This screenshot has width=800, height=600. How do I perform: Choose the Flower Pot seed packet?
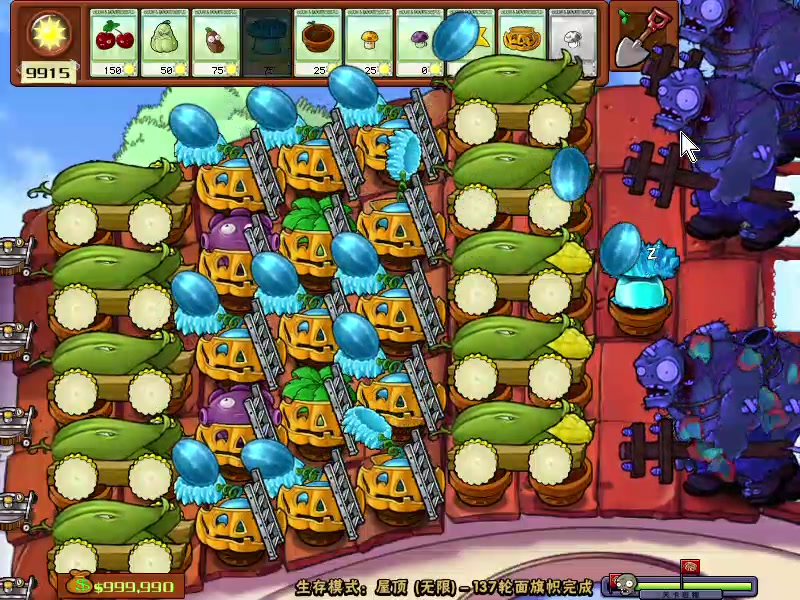[x=319, y=44]
